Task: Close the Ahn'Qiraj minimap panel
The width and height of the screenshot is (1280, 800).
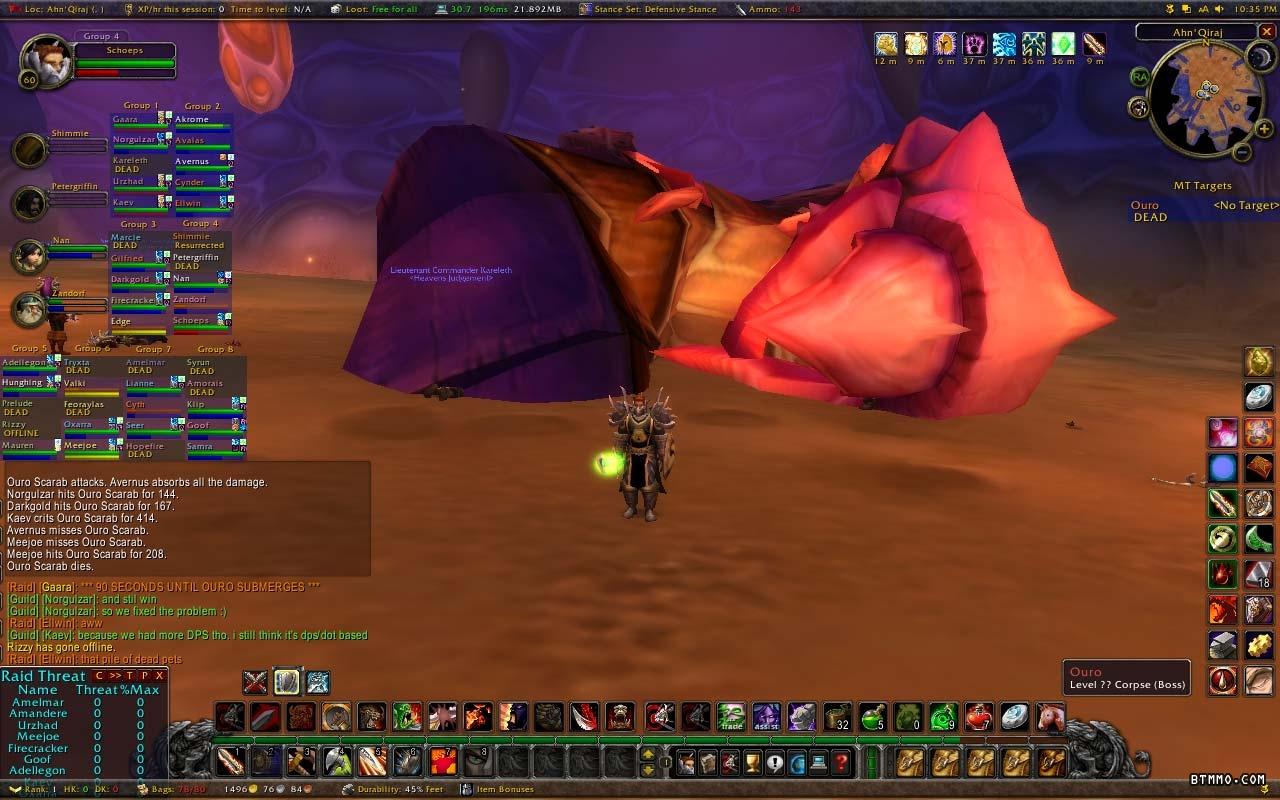Action: 1267,32
